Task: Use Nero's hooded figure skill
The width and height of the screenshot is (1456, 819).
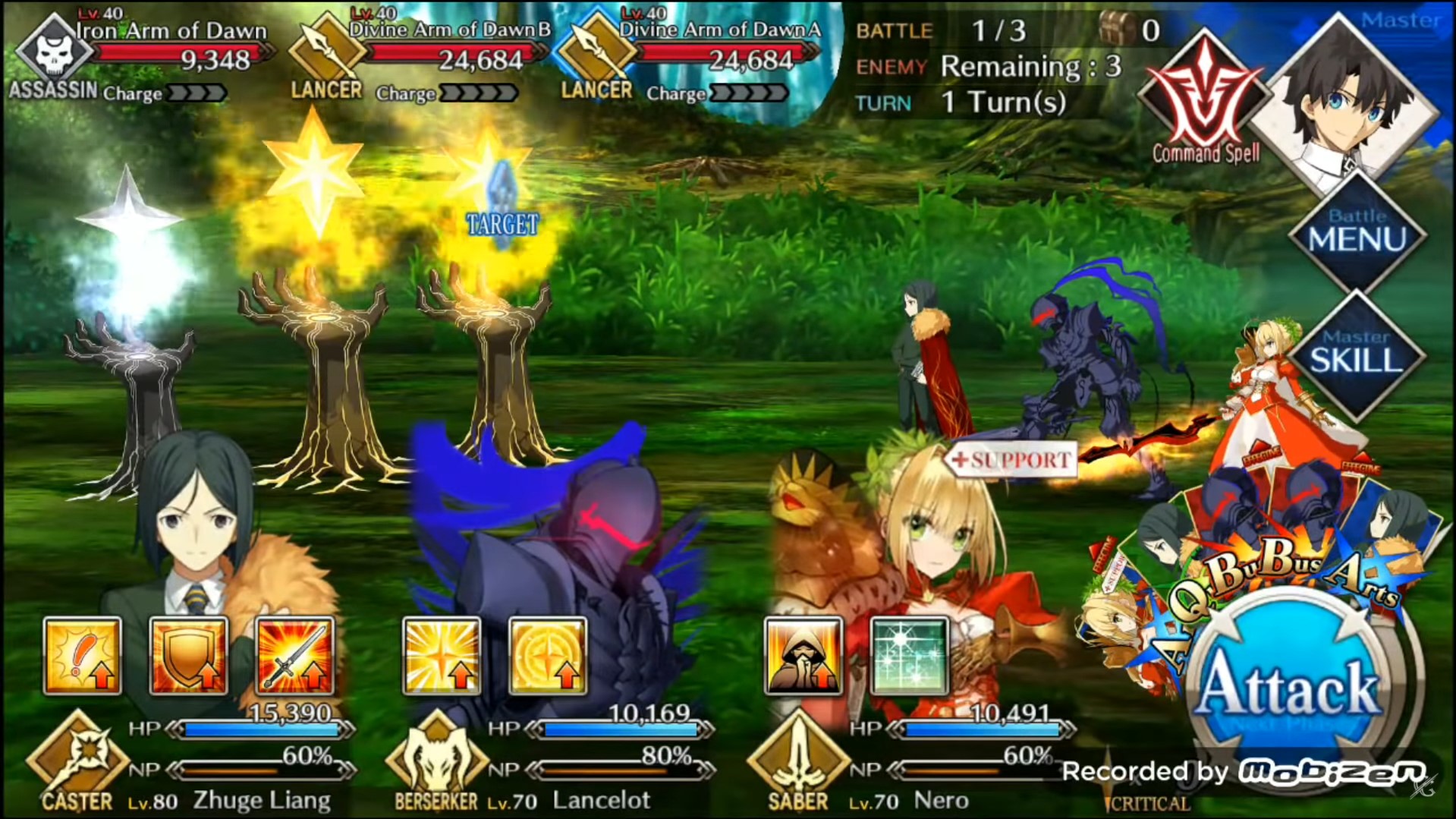Action: tap(803, 657)
